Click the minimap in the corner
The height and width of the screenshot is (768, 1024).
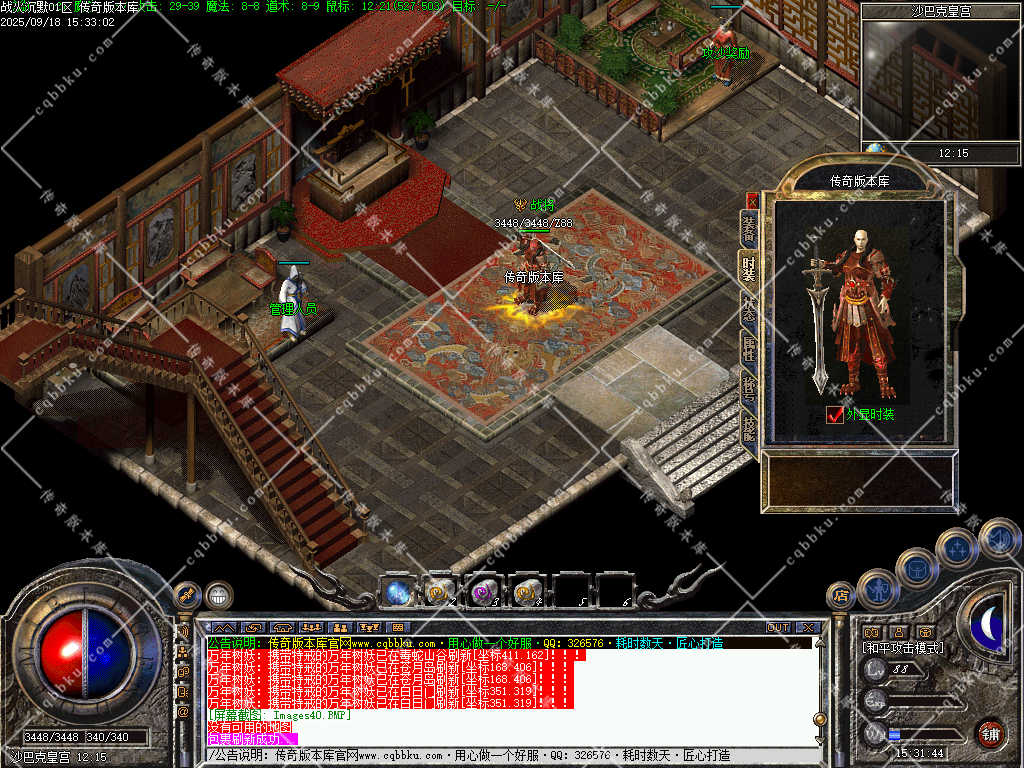[939, 82]
